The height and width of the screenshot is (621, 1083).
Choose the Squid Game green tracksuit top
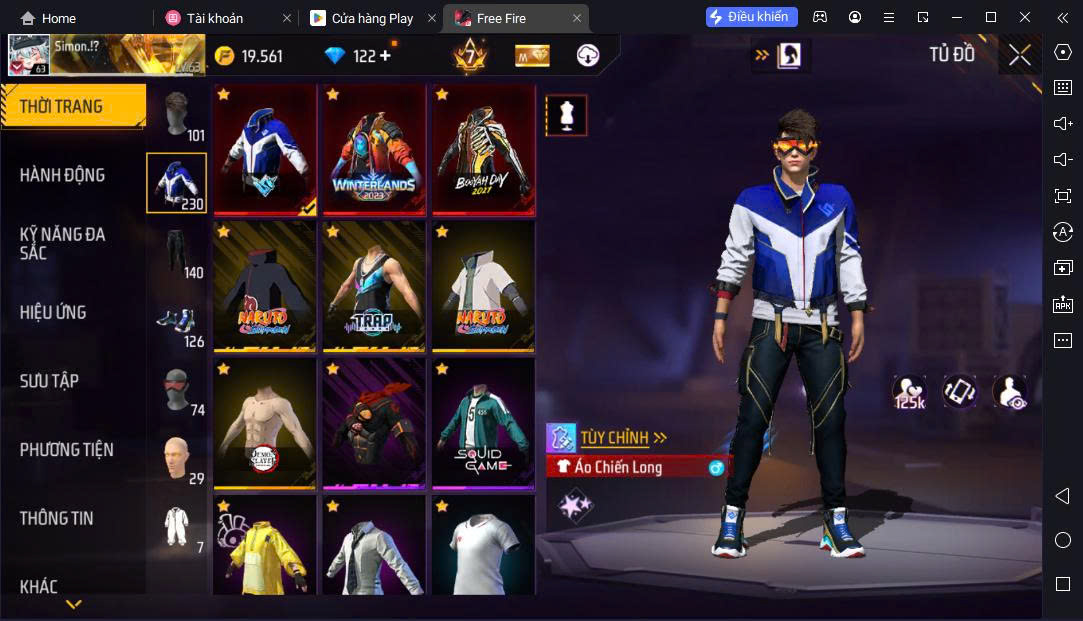click(484, 423)
